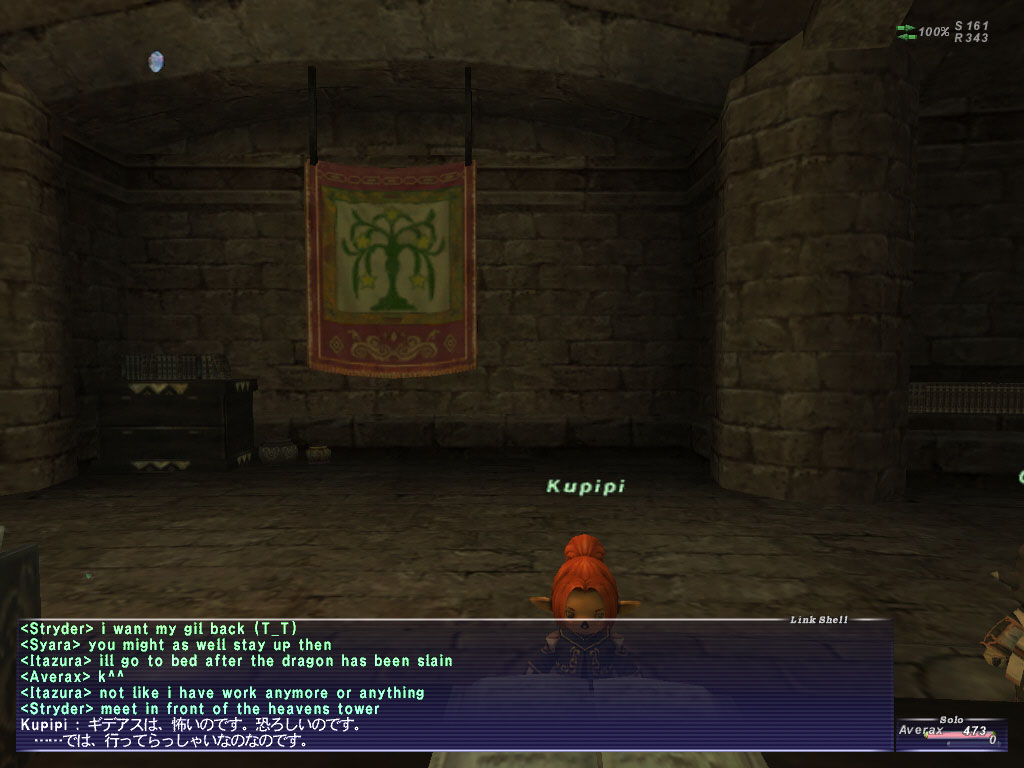Click inside the chat log window

[450, 685]
